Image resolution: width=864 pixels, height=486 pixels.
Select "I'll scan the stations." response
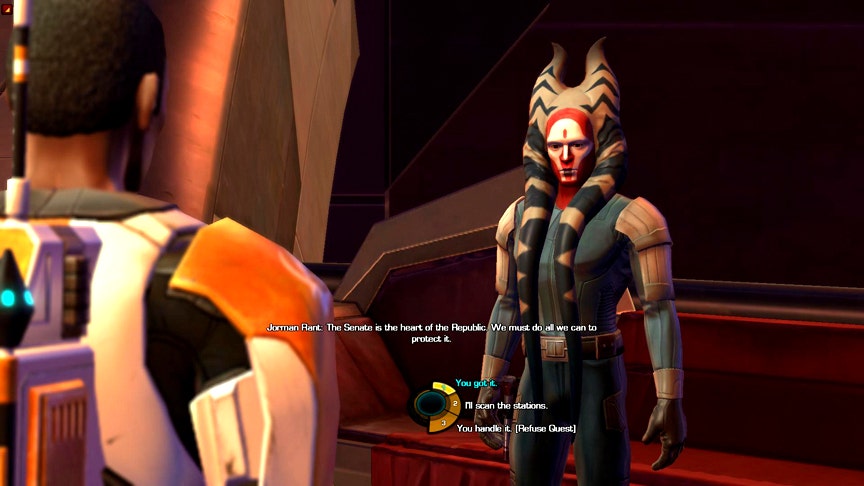[506, 405]
